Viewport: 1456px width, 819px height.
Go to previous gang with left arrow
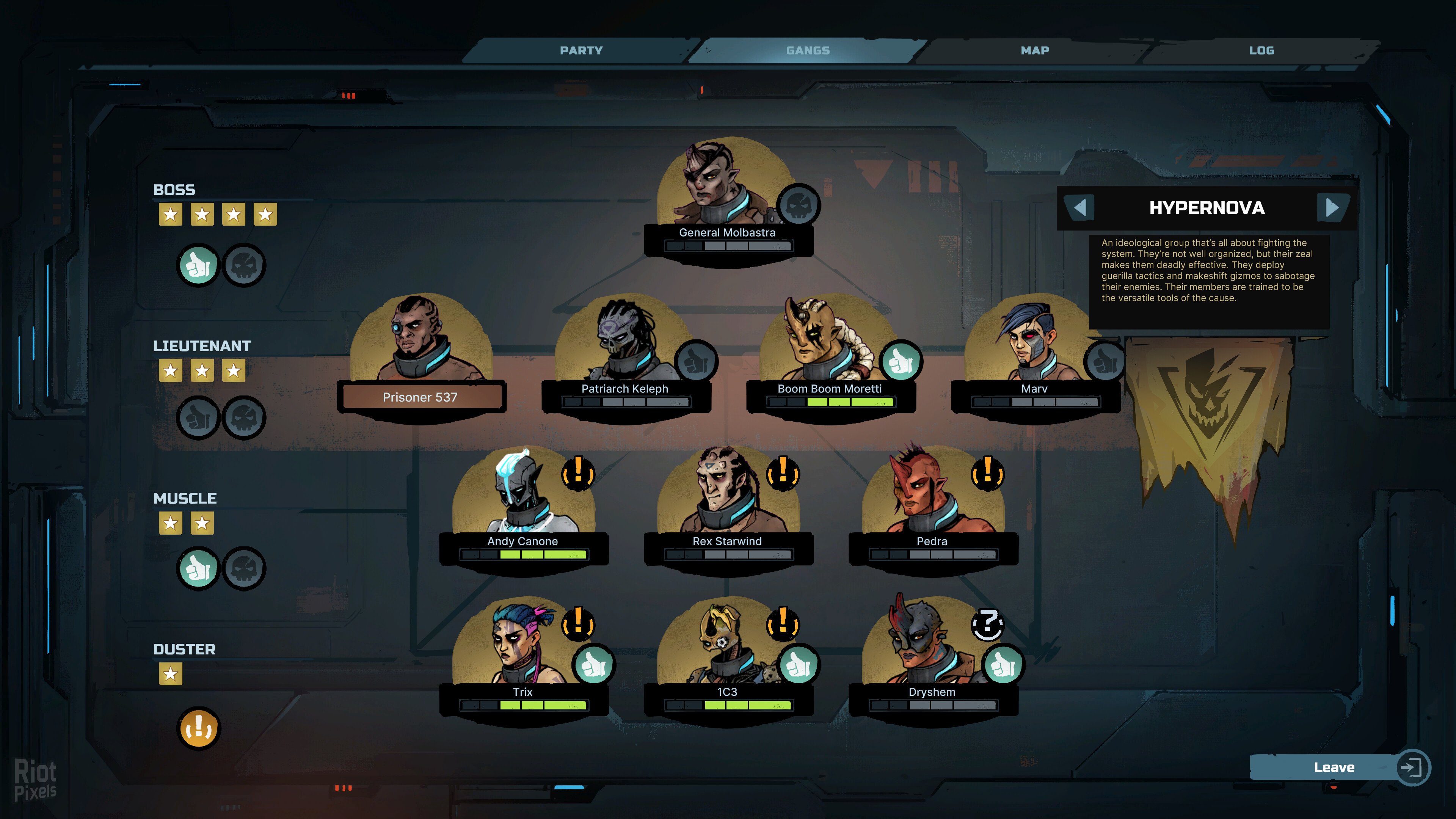(1080, 207)
